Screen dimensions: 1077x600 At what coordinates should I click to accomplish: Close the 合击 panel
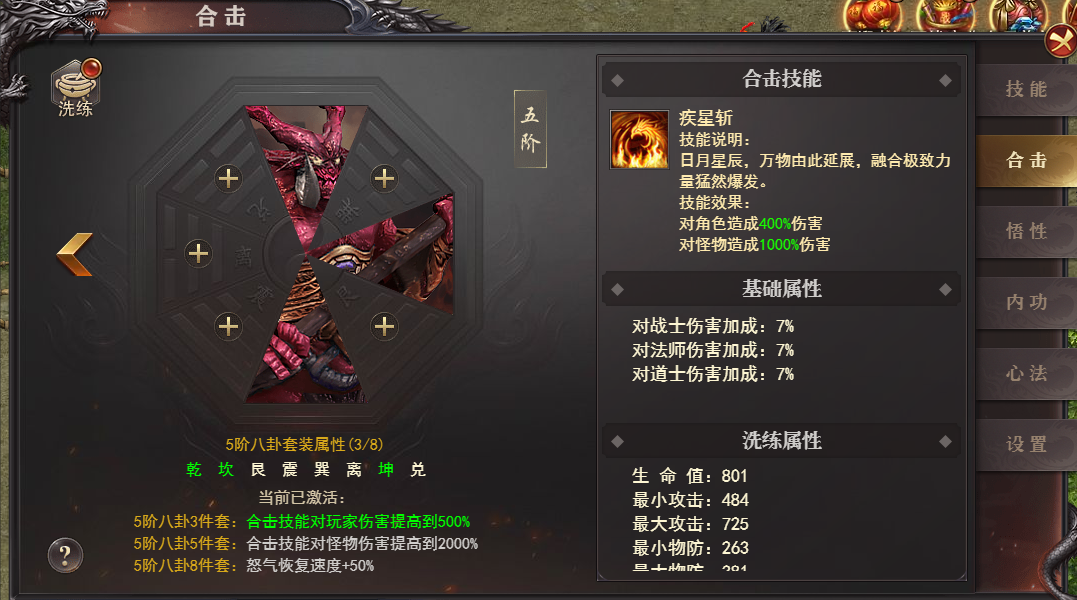pos(1059,42)
